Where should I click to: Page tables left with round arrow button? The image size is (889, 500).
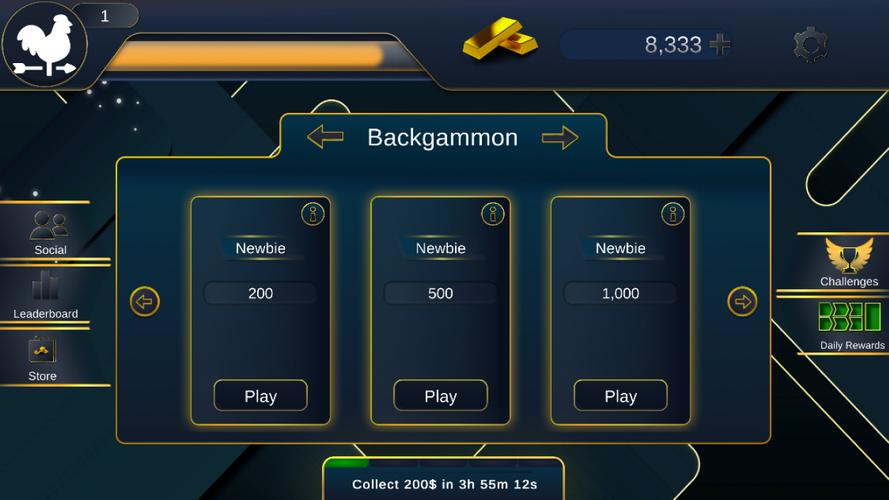(x=145, y=301)
